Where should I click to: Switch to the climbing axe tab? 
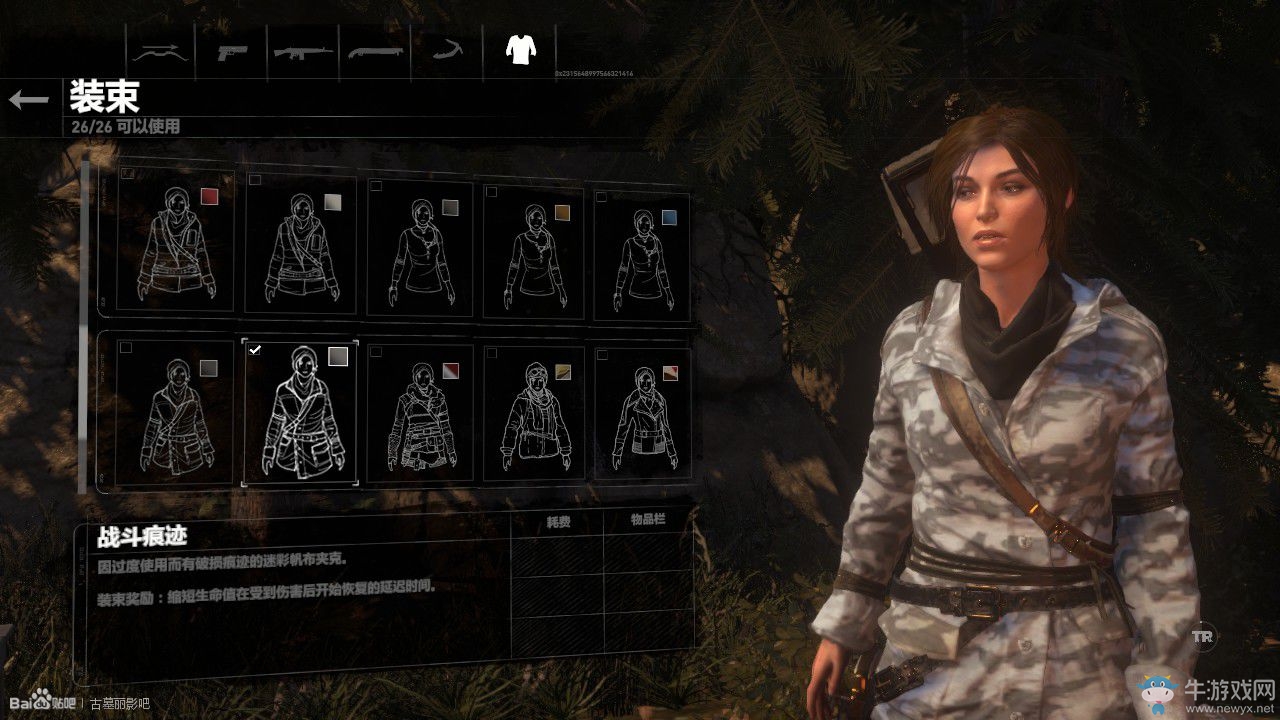click(447, 51)
